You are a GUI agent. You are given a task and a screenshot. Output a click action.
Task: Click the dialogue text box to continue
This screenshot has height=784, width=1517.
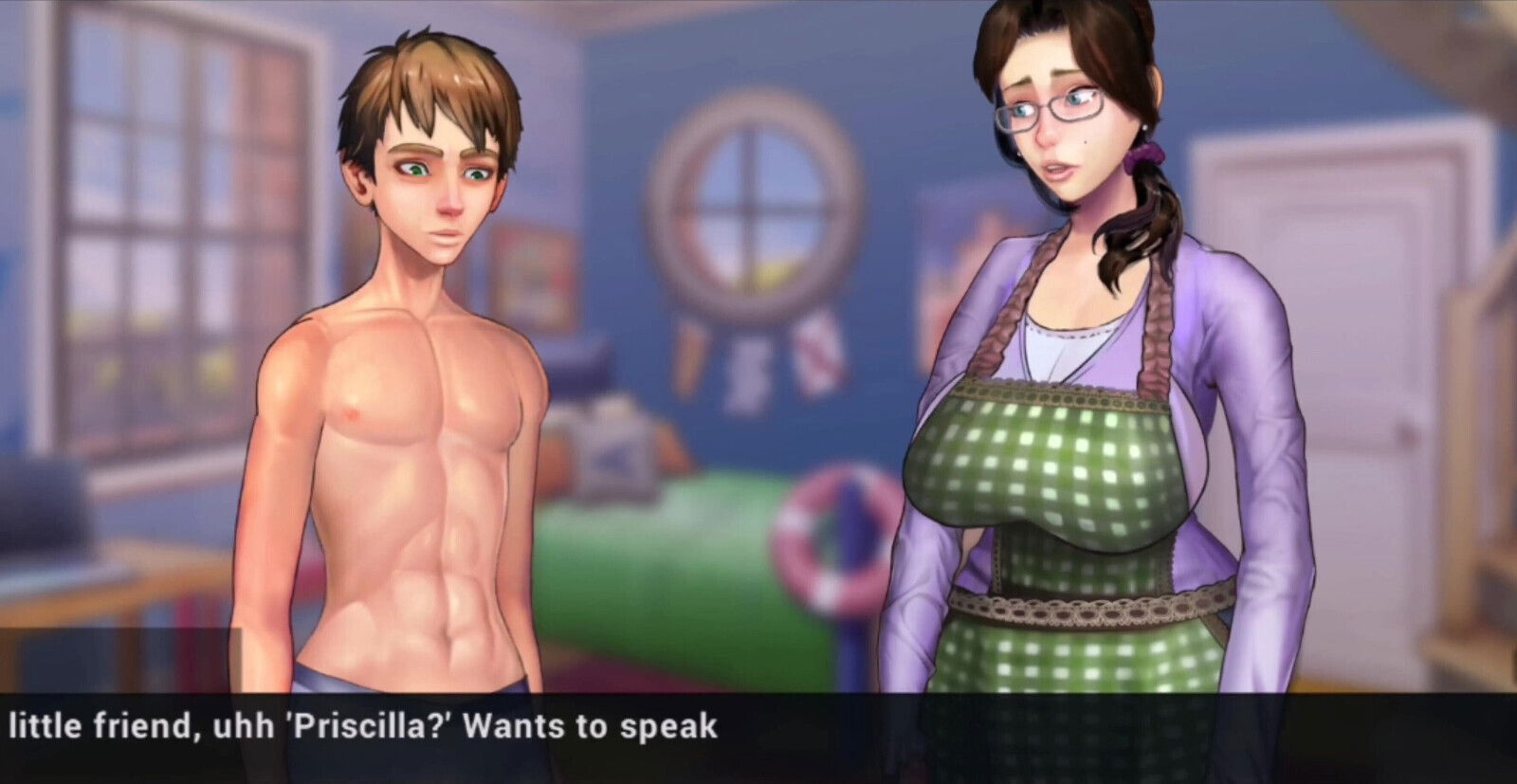pyautogui.click(x=758, y=737)
